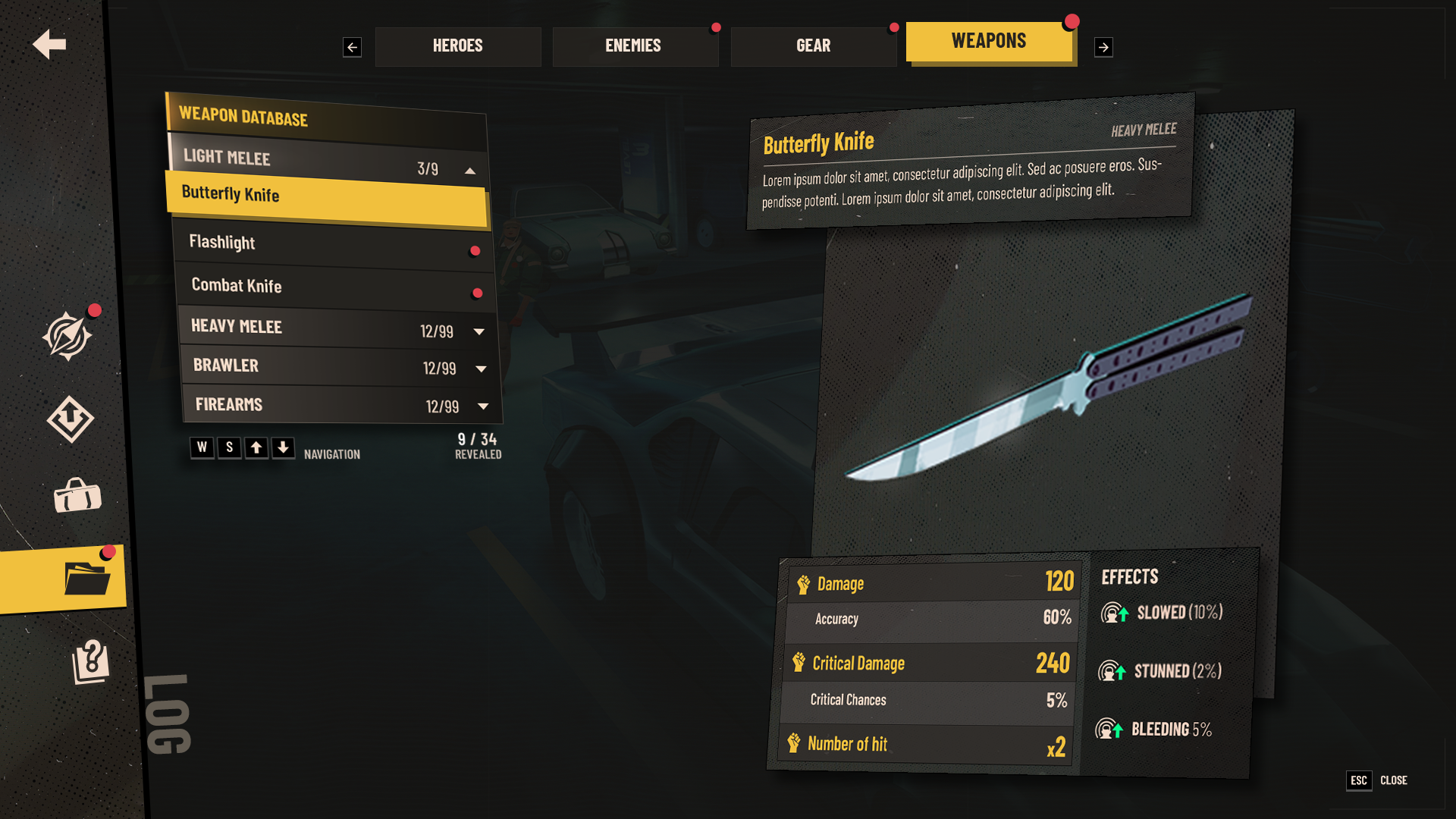Image resolution: width=1456 pixels, height=819 pixels.
Task: Click the previous tab arrow button
Action: coord(352,47)
